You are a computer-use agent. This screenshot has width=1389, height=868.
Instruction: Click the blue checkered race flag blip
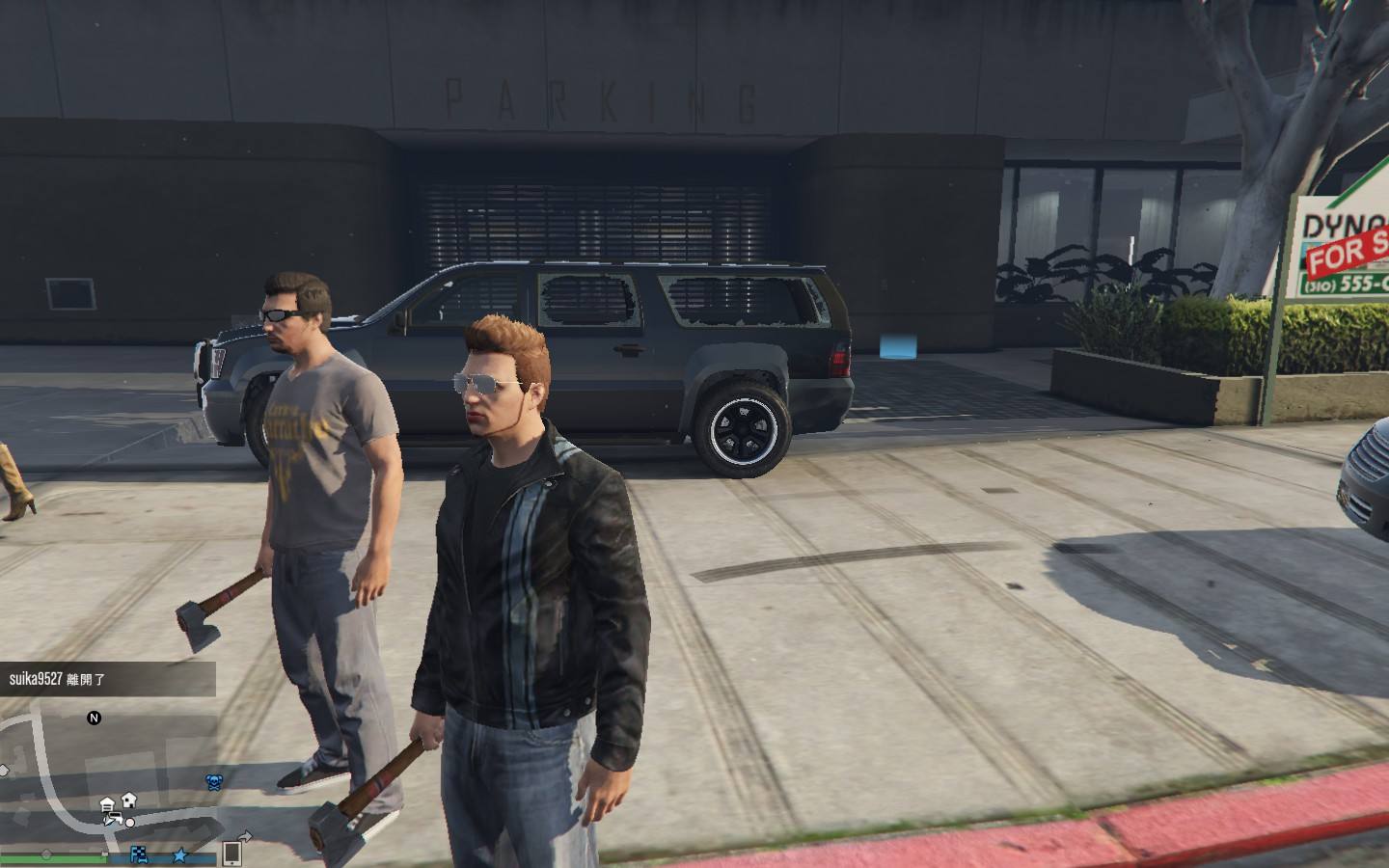[x=141, y=854]
